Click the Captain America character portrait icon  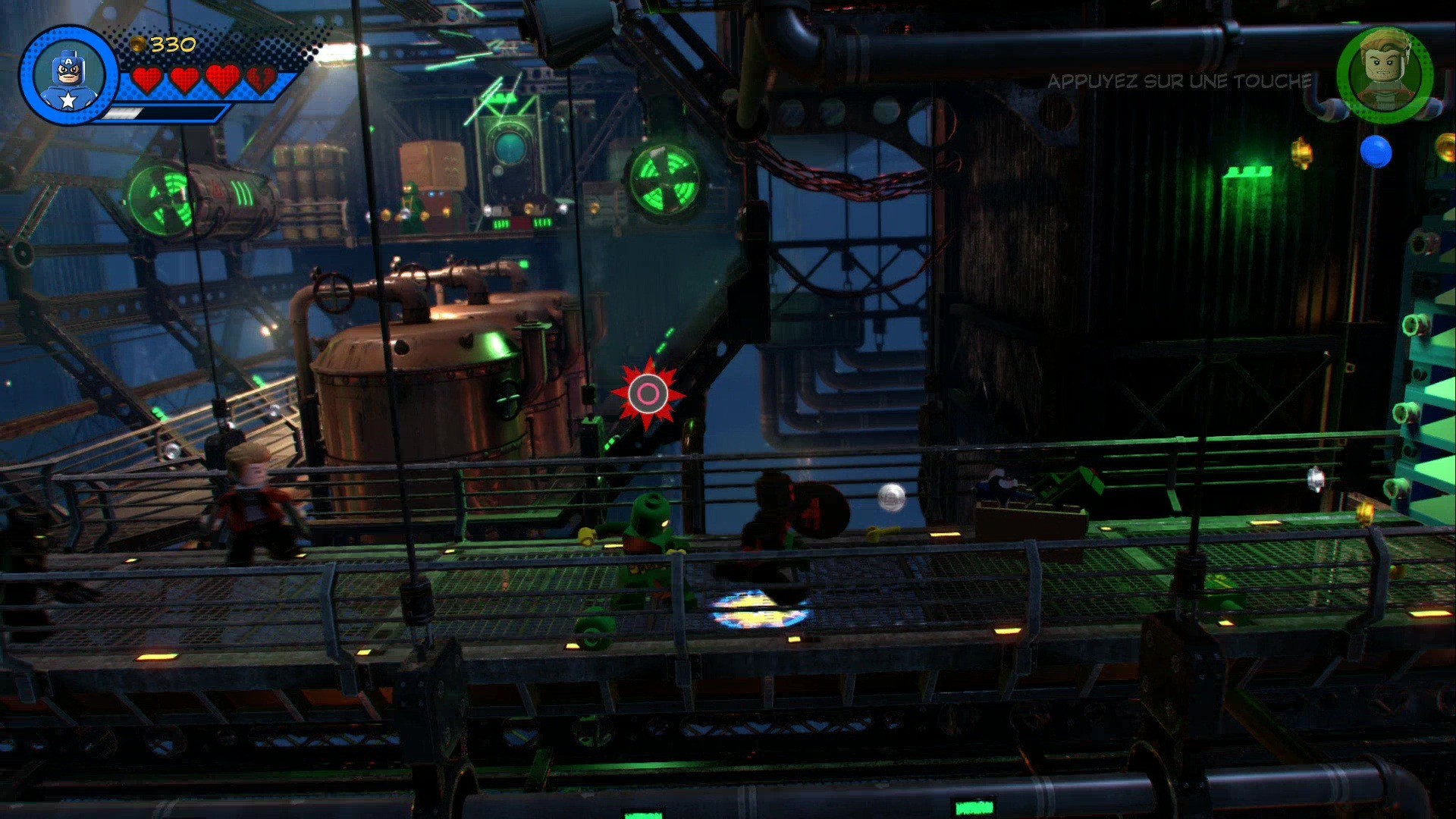click(x=68, y=74)
